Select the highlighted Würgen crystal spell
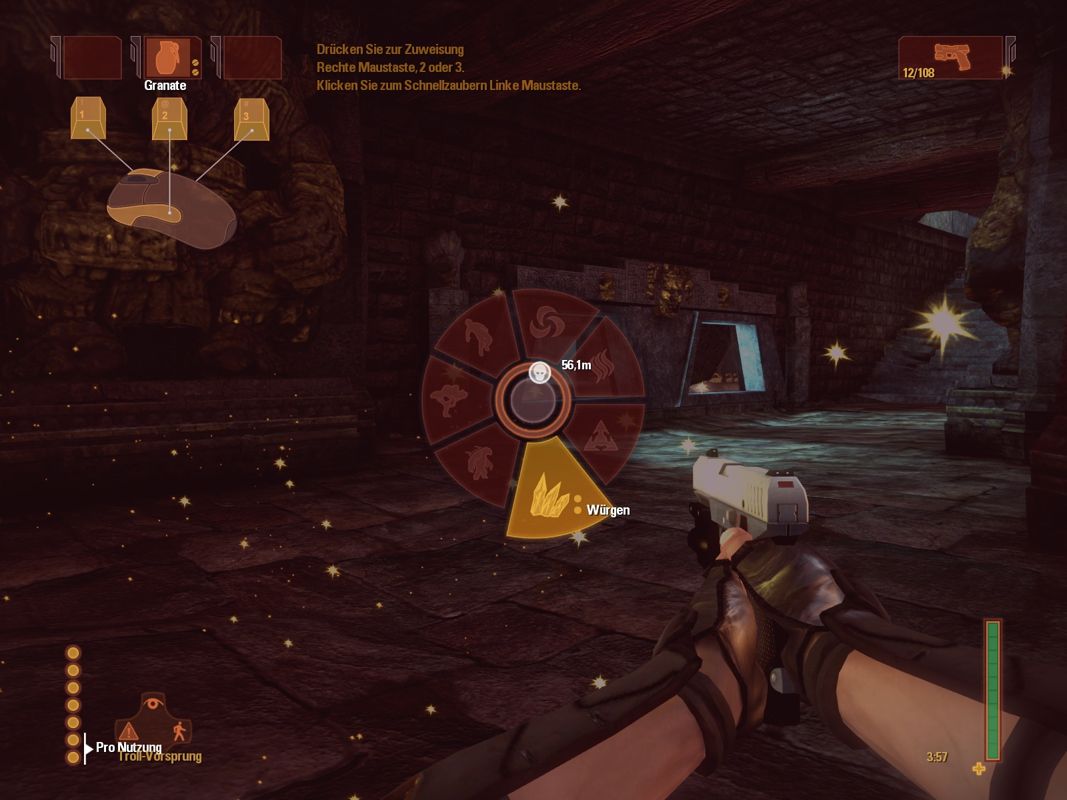This screenshot has height=800, width=1067. 545,496
